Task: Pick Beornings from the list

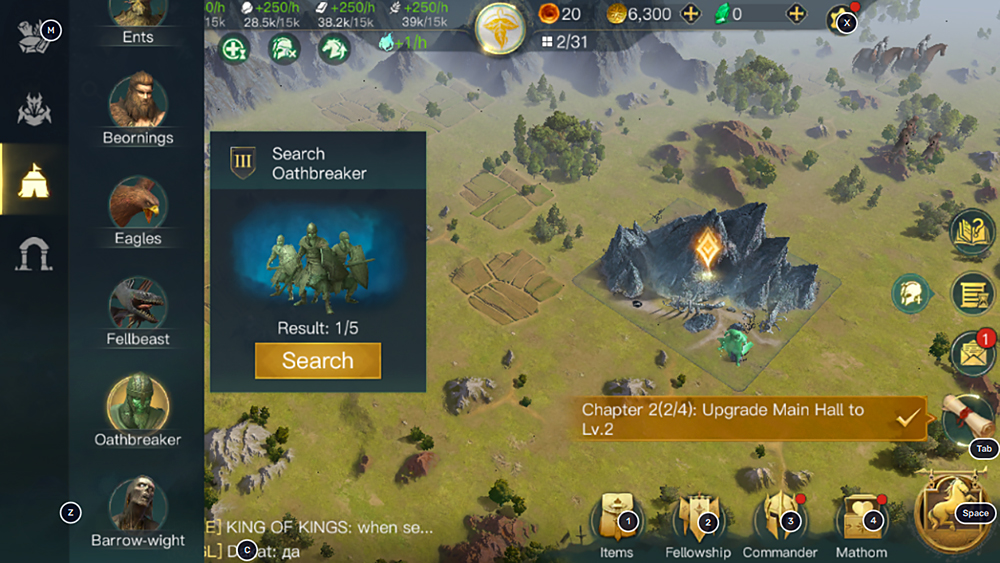Action: coord(138,104)
